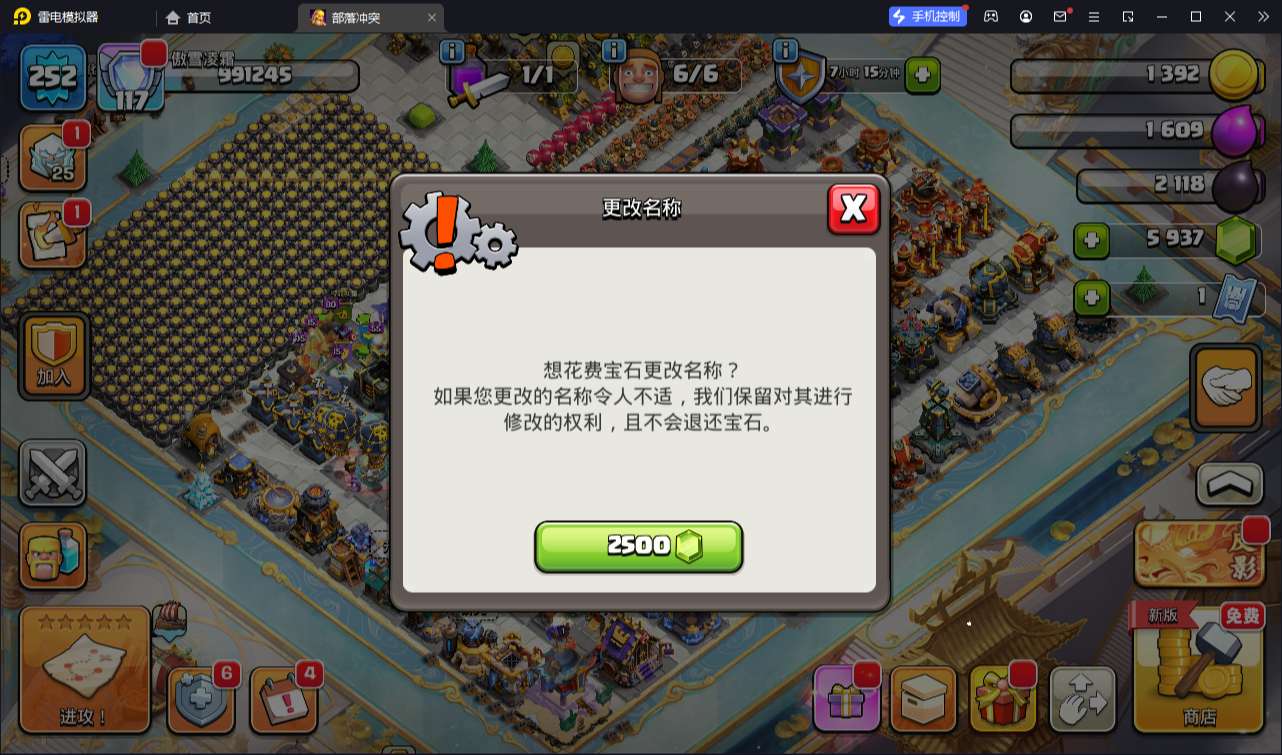The image size is (1282, 755).
Task: Claim the red gift rewards icon
Action: (1003, 700)
